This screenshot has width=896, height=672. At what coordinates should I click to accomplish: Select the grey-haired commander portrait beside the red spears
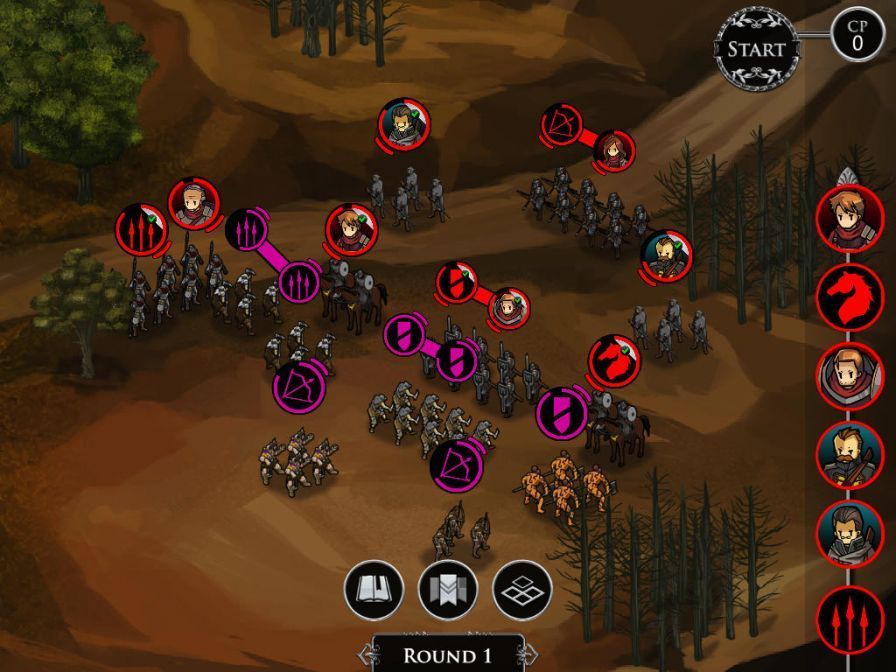(x=192, y=203)
